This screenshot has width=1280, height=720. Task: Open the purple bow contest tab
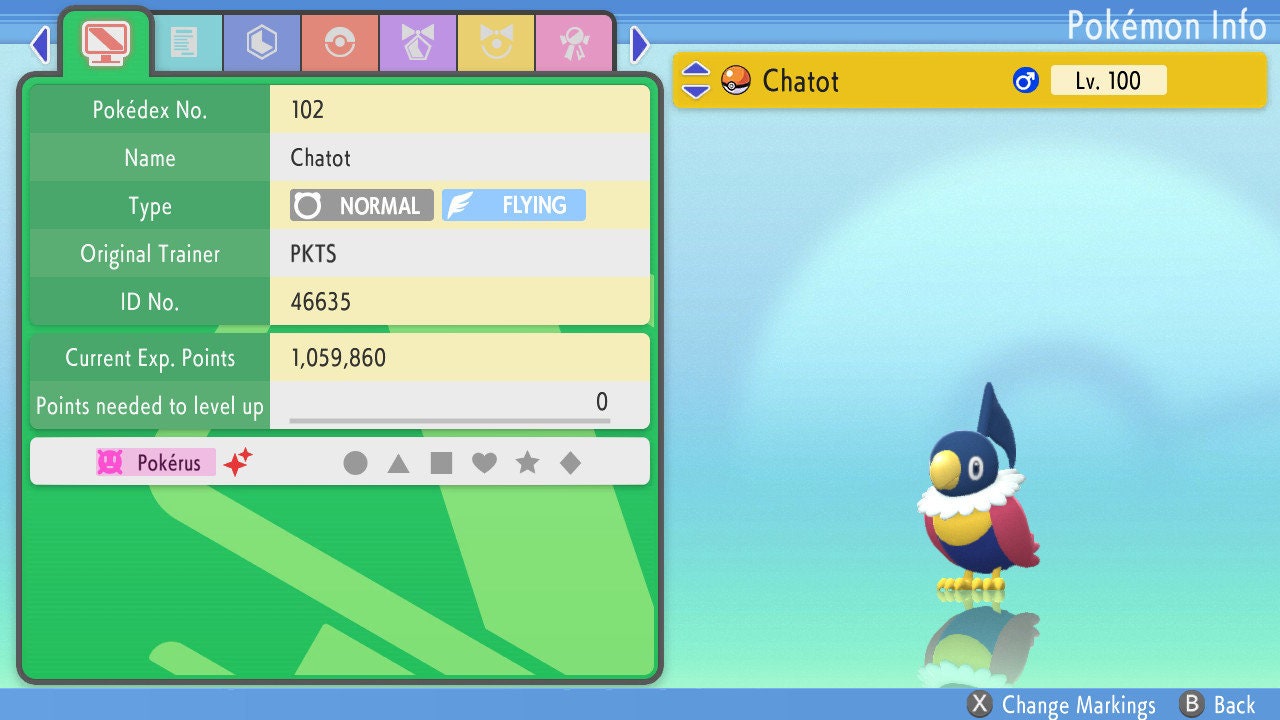418,43
